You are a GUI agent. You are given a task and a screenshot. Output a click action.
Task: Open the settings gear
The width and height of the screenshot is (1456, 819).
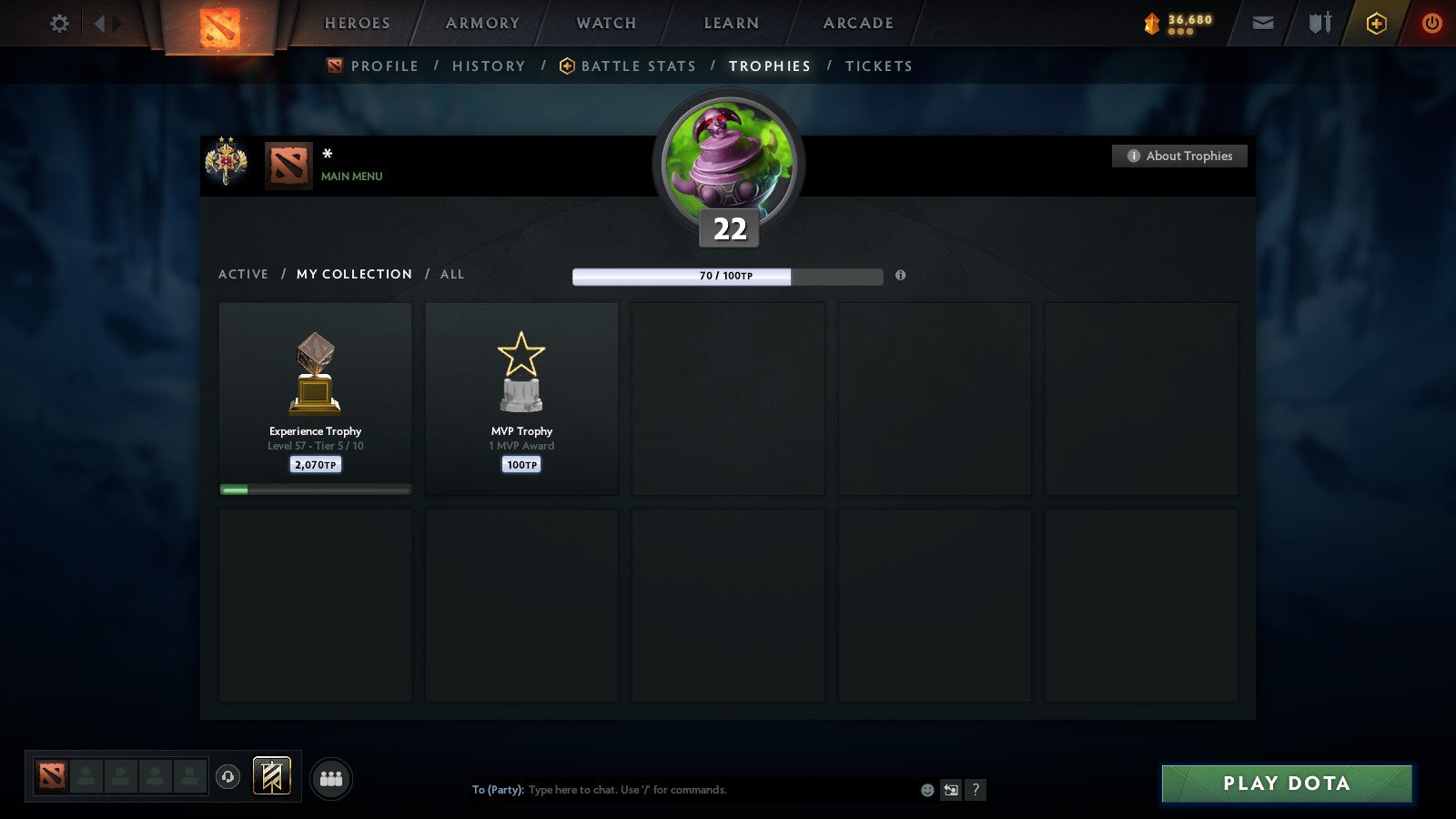[x=59, y=24]
